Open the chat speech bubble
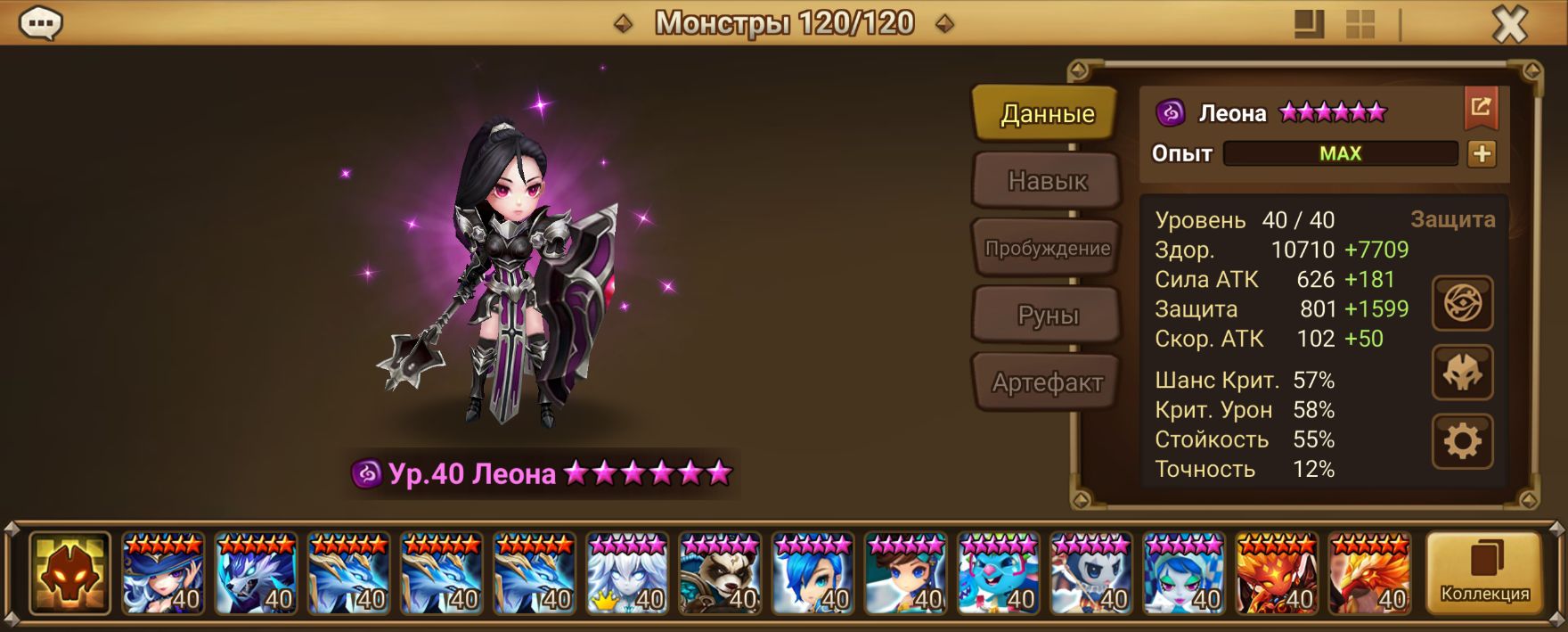This screenshot has width=1568, height=632. point(40,24)
